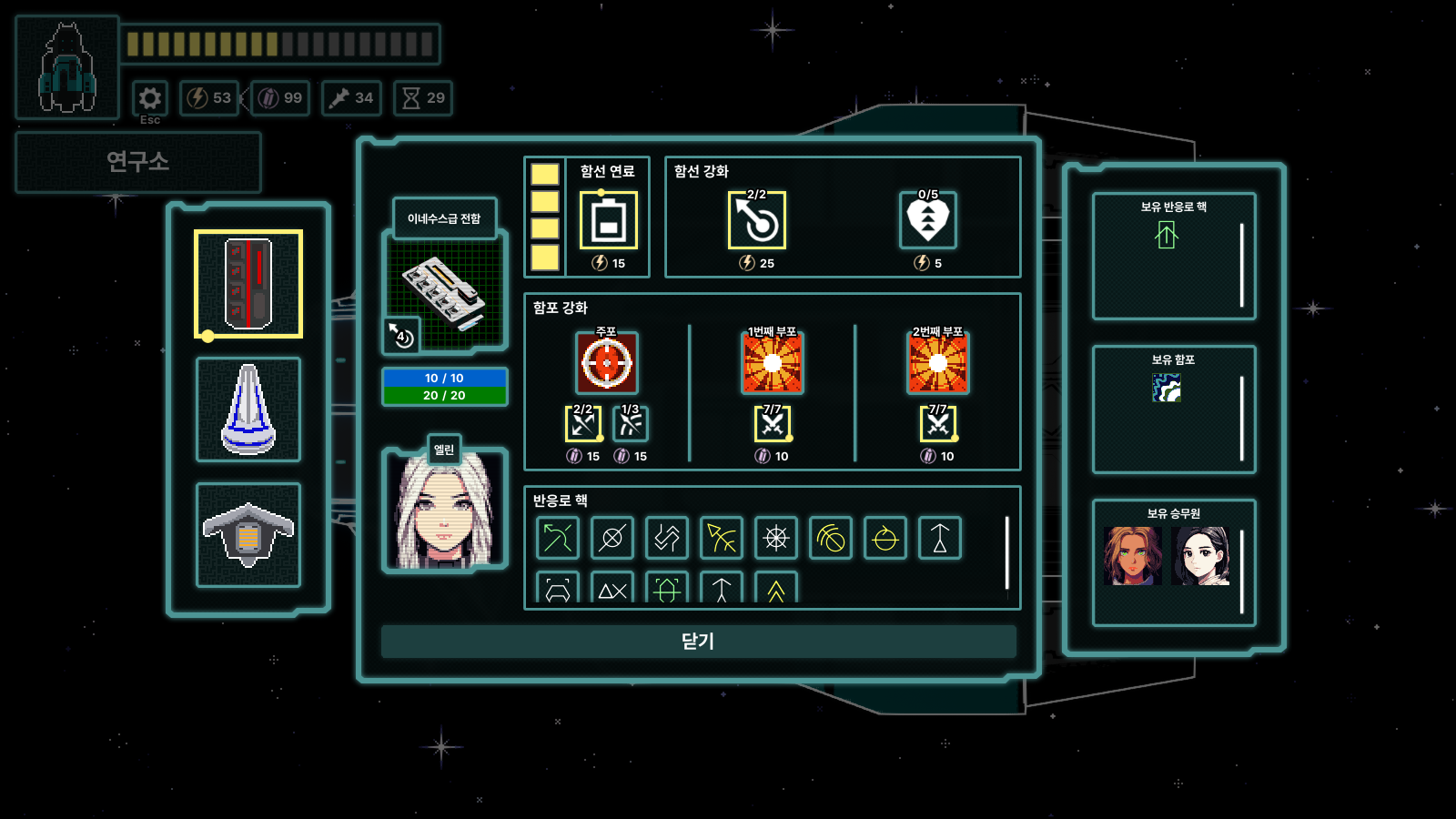The height and width of the screenshot is (819, 1456).
Task: Expand the red component module in left panel
Action: coord(248,282)
